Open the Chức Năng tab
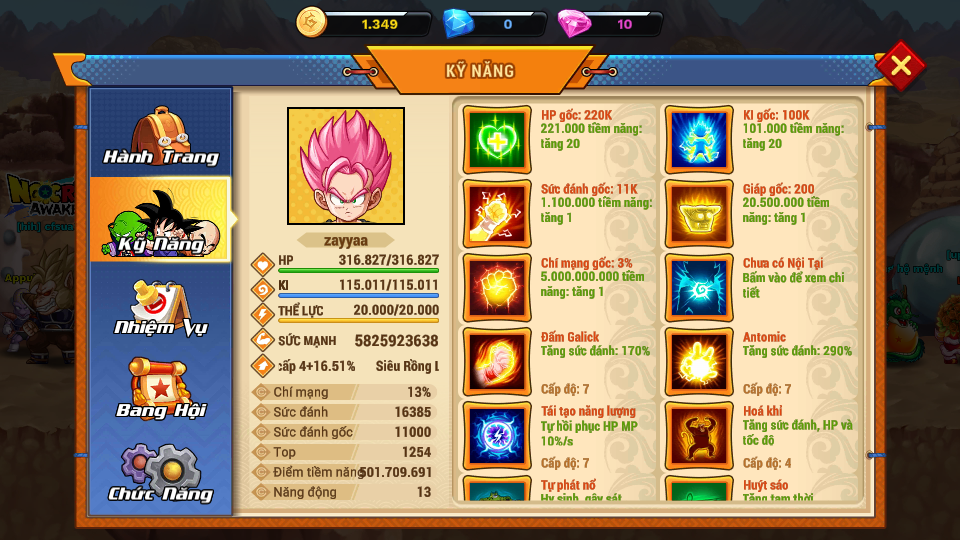 coord(161,472)
